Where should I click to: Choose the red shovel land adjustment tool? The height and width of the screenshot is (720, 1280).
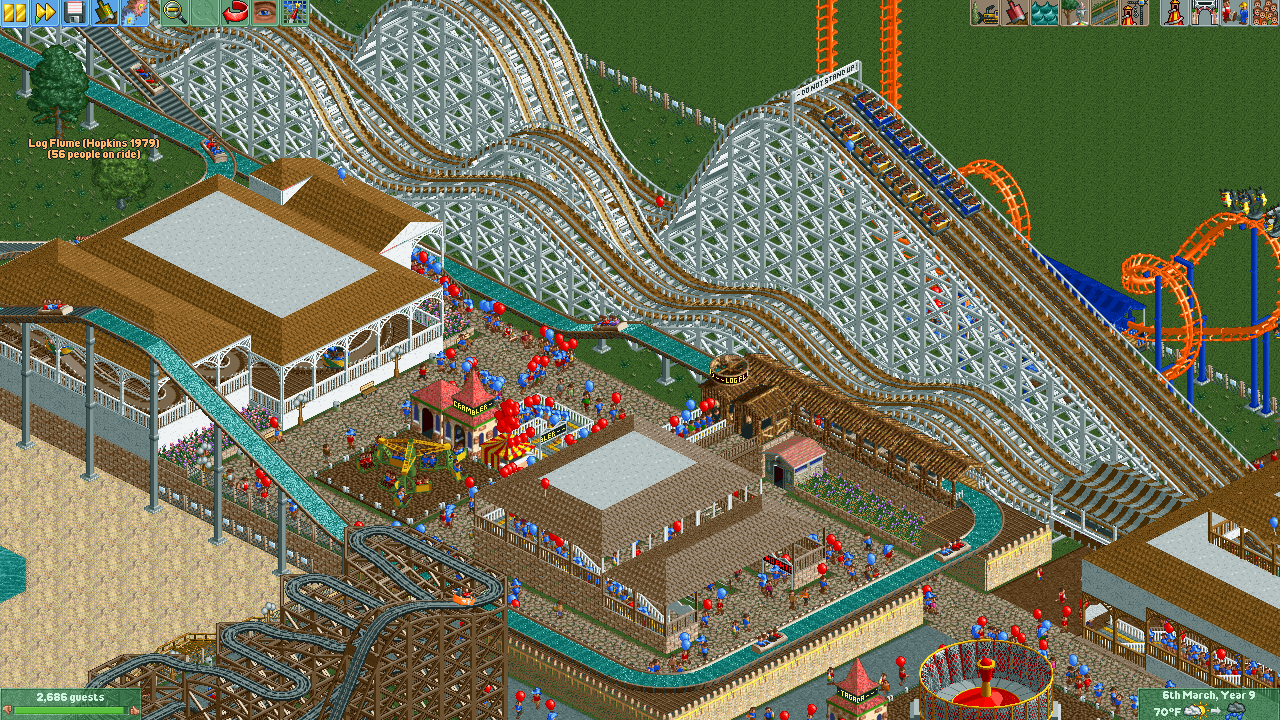1015,12
